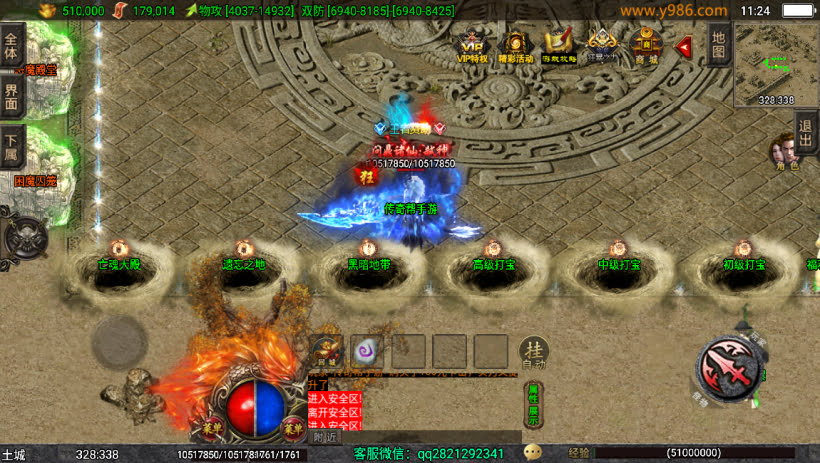820x463 pixels.
Task: Open the 商城 shop
Action: pos(646,46)
